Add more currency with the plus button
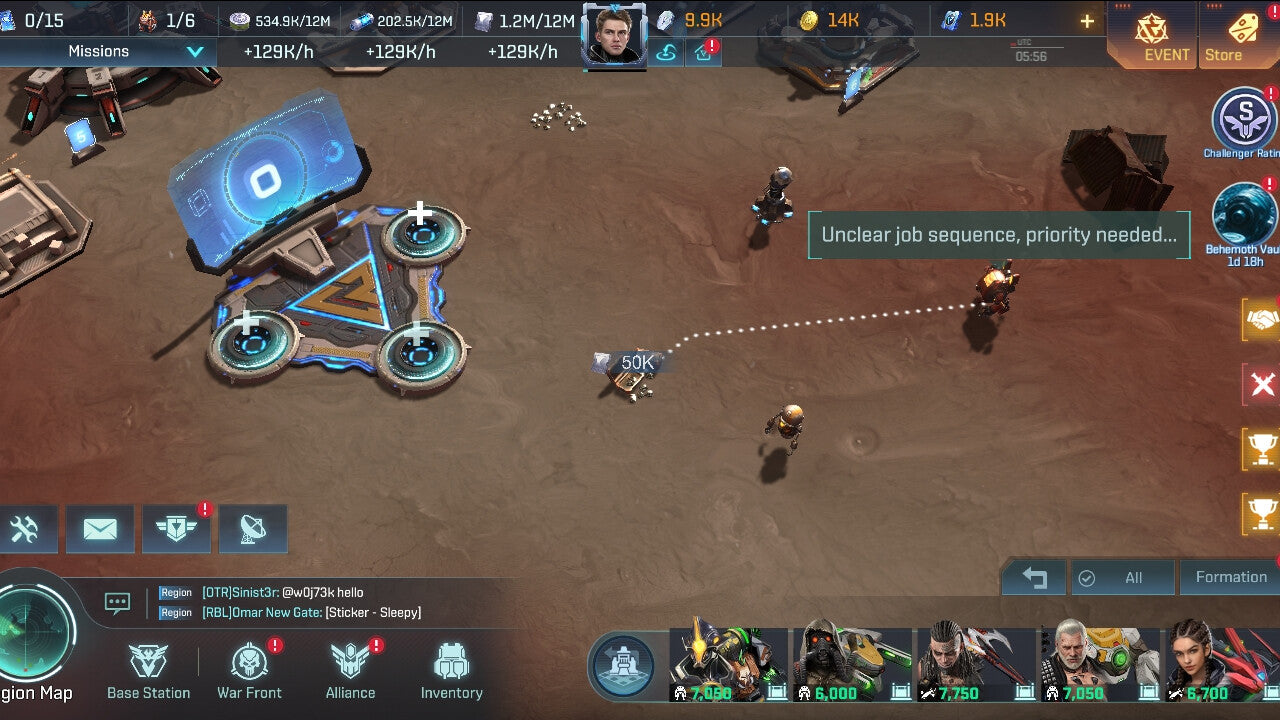The width and height of the screenshot is (1280, 720). tap(1087, 21)
